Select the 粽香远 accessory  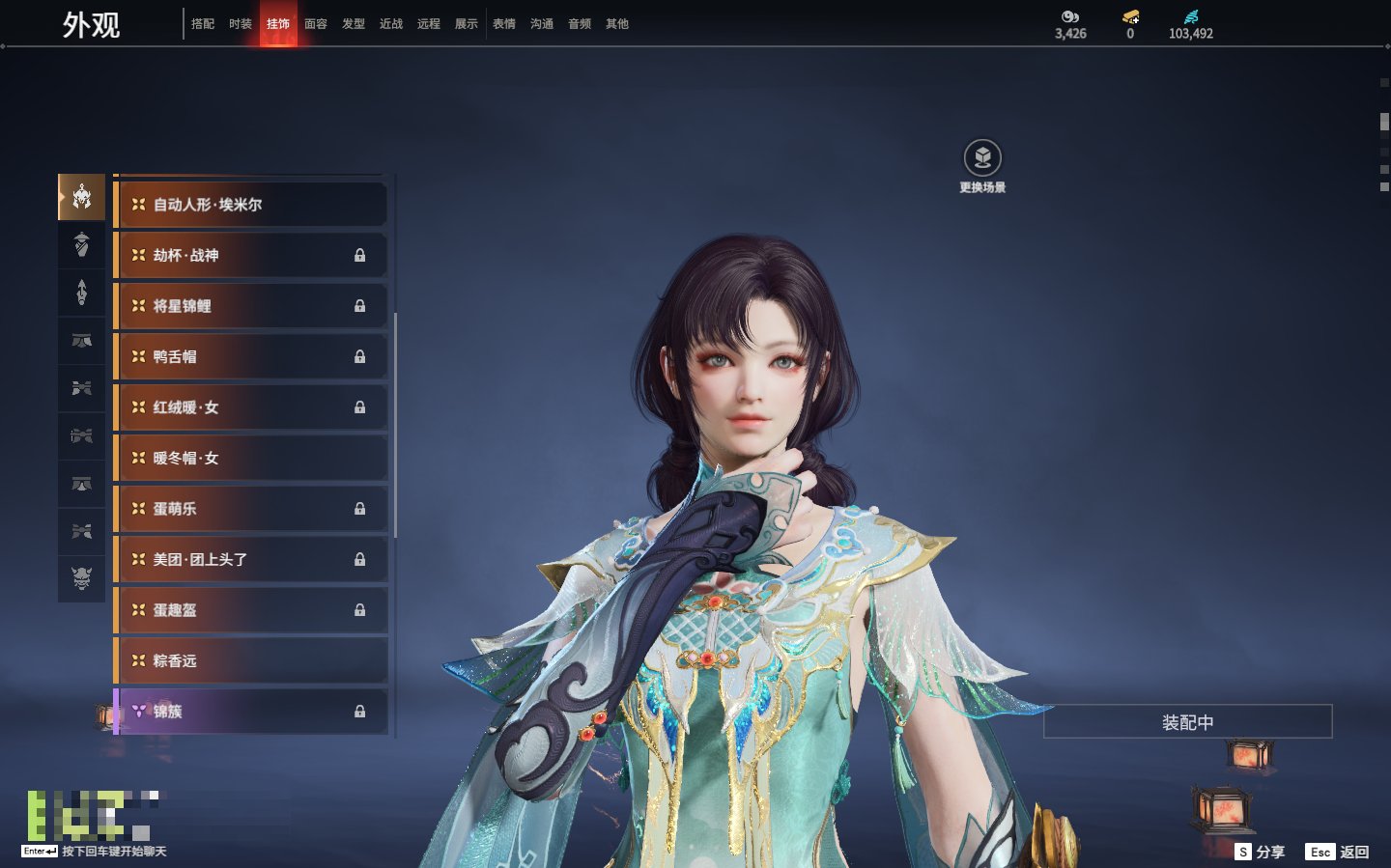251,661
